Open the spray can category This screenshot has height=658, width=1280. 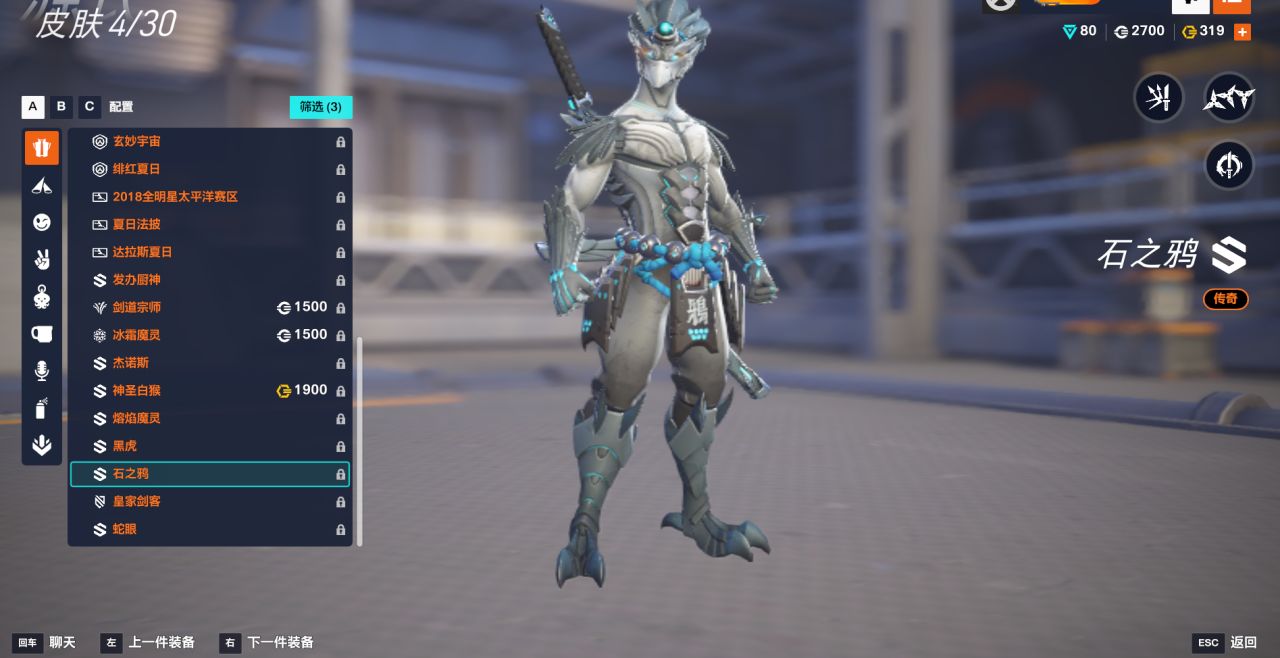point(42,409)
